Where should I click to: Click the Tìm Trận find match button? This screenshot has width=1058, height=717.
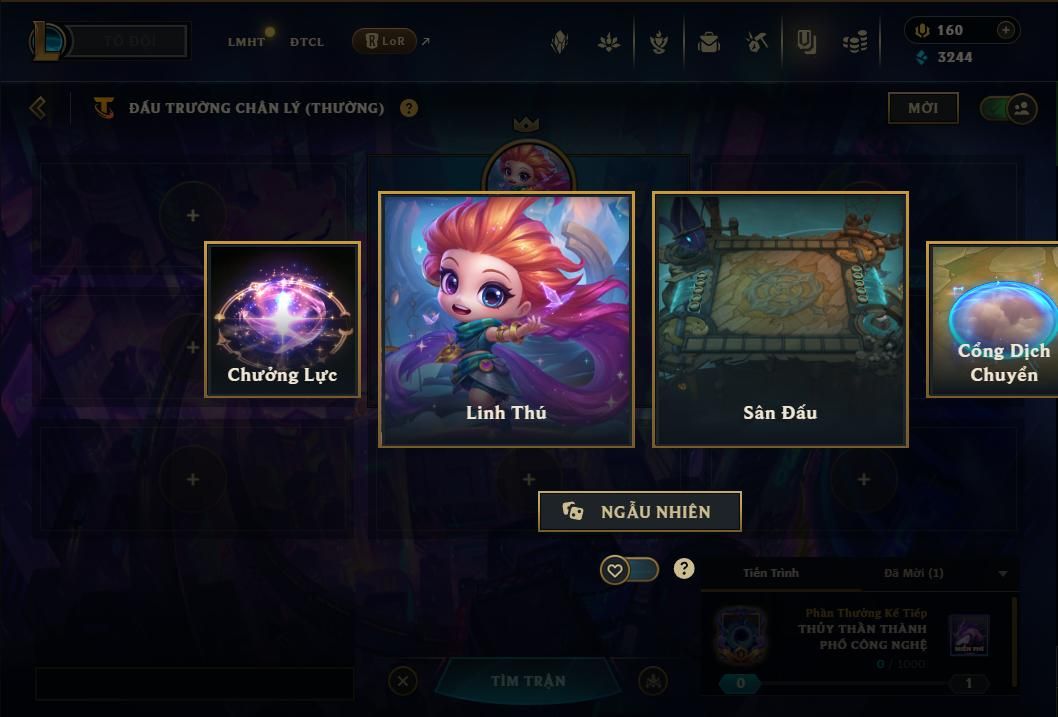528,681
